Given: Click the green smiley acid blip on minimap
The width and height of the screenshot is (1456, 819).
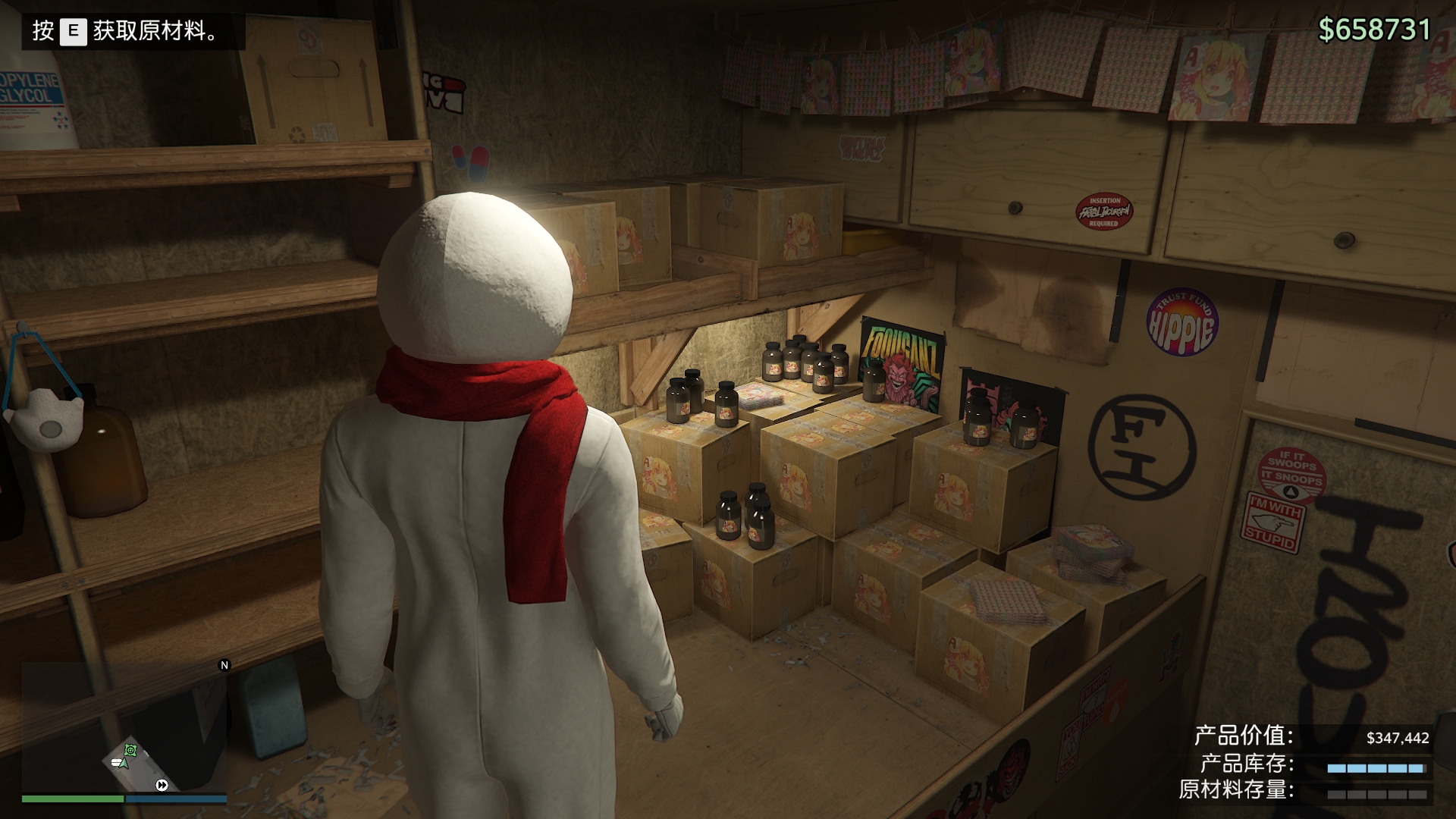Looking at the screenshot, I should click(130, 750).
